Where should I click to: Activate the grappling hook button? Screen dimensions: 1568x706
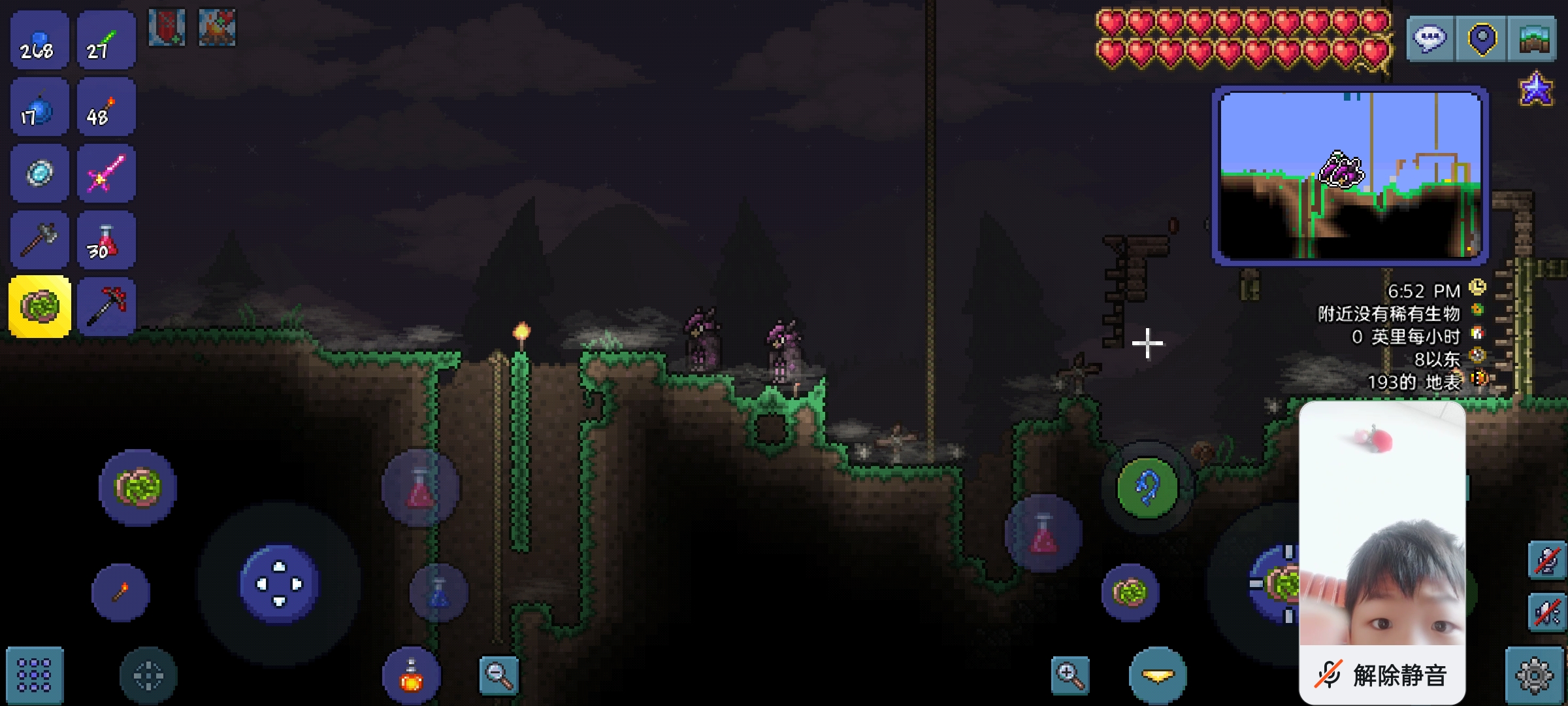point(1147,488)
